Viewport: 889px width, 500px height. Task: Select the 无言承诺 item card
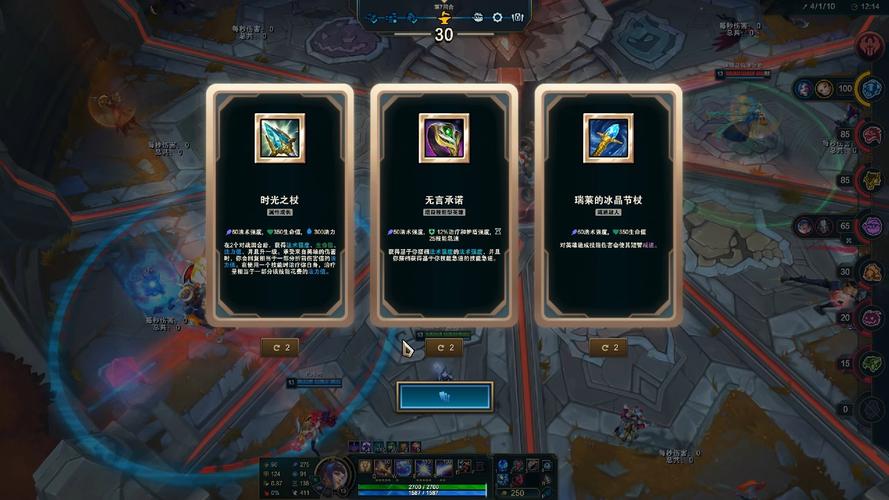(444, 204)
